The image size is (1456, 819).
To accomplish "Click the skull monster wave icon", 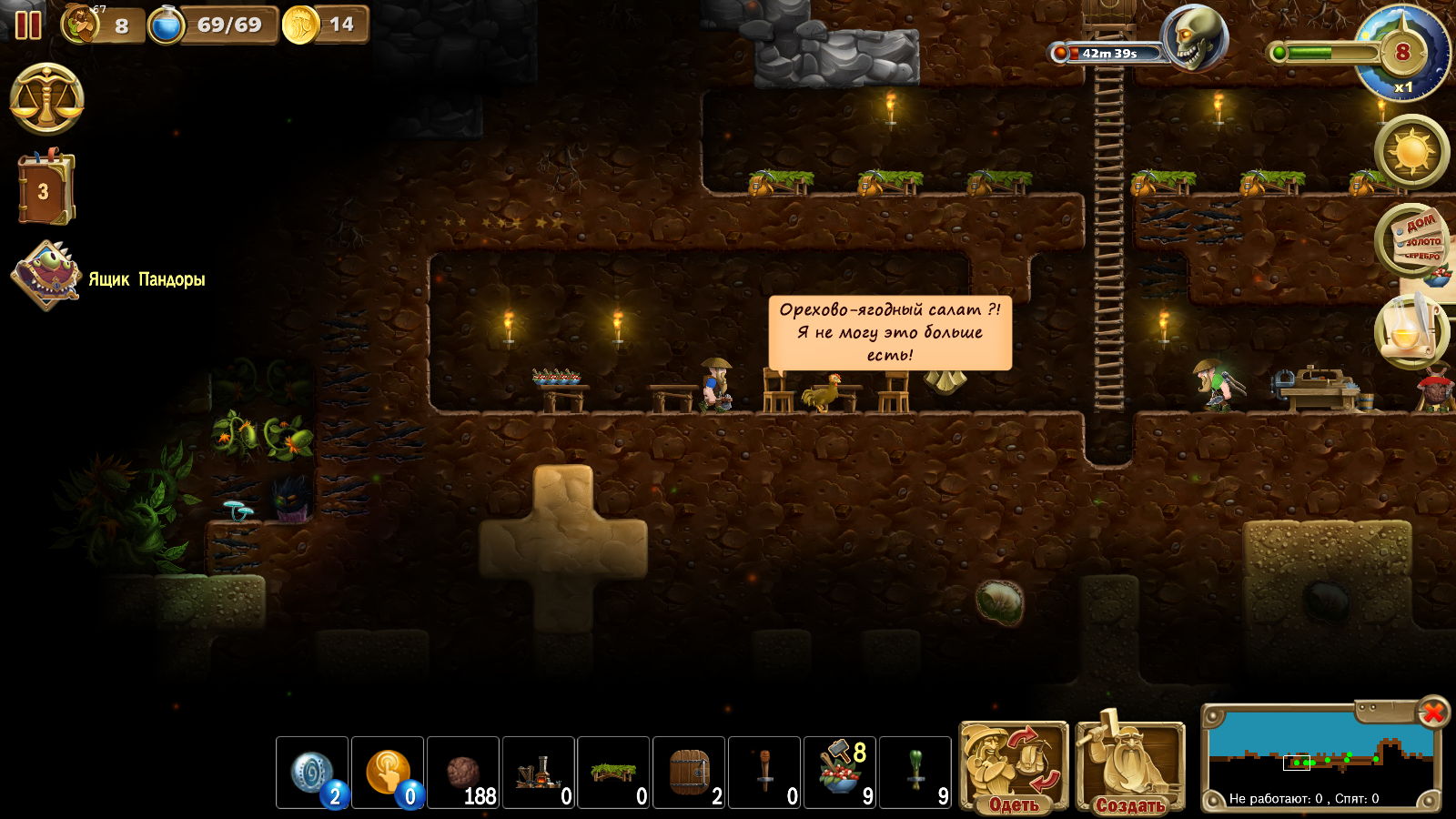I will tap(1195, 38).
